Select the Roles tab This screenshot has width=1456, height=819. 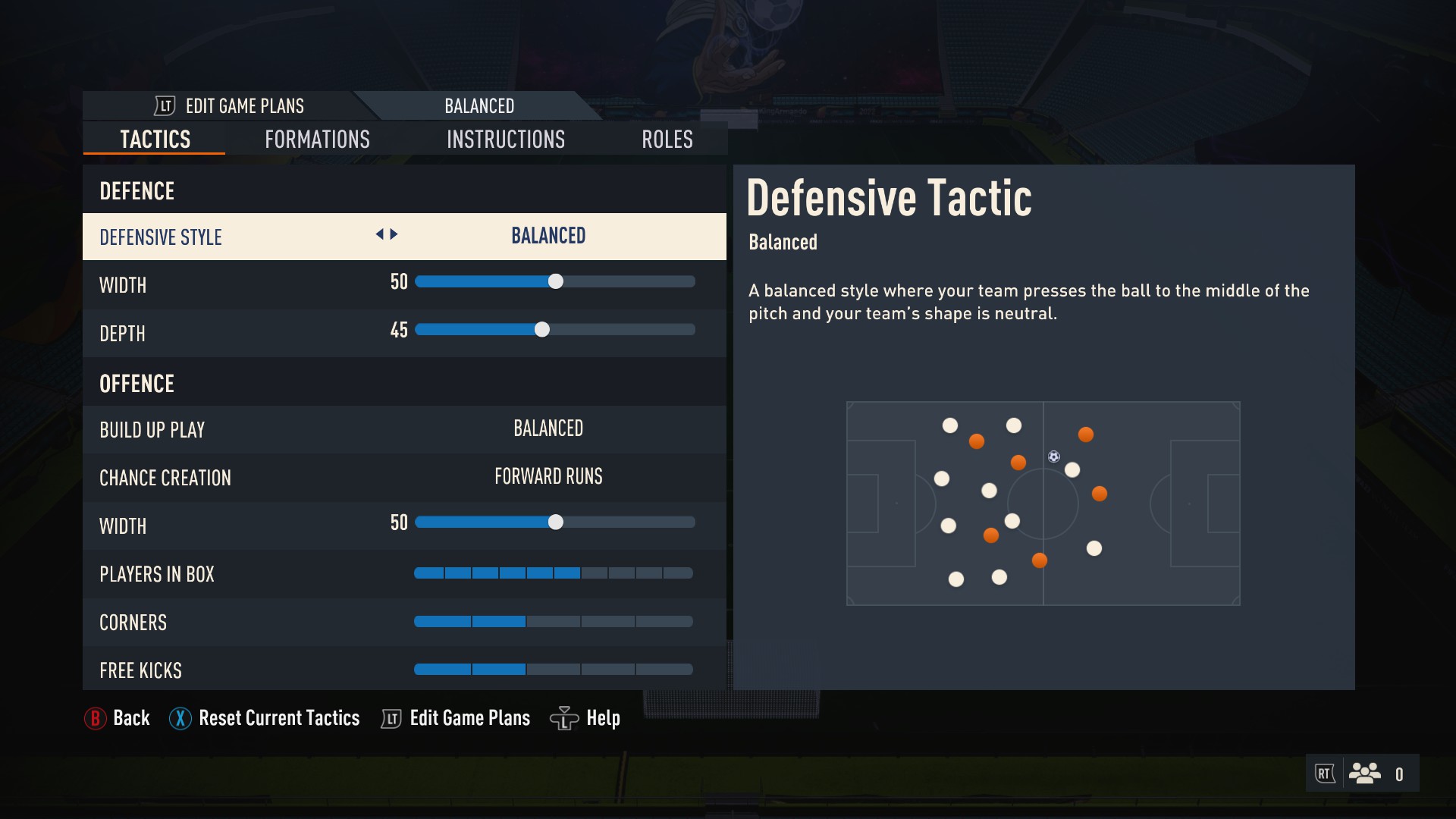tap(667, 140)
